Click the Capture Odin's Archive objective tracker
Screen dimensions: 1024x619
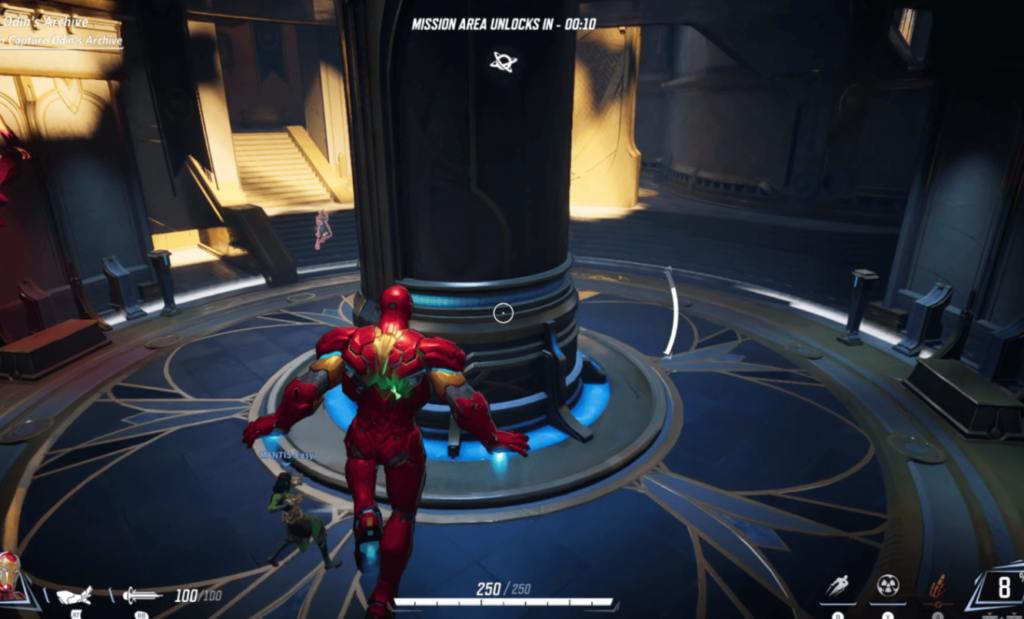[x=62, y=41]
